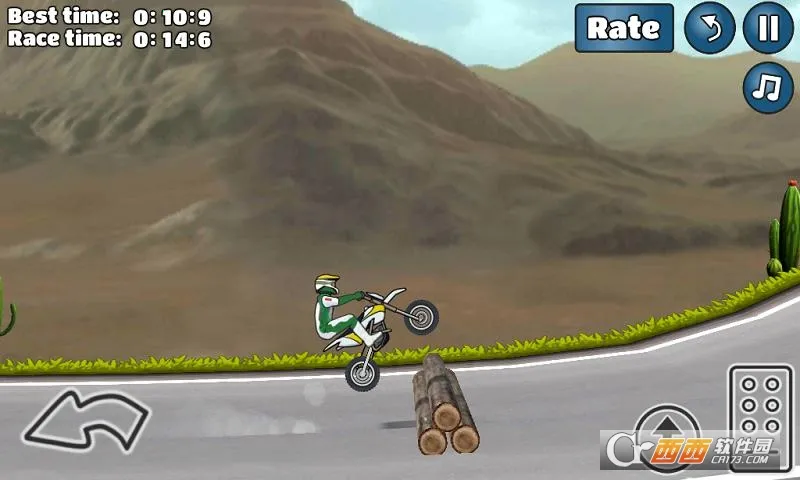The width and height of the screenshot is (800, 480).
Task: Tap the Rate button
Action: tap(623, 28)
